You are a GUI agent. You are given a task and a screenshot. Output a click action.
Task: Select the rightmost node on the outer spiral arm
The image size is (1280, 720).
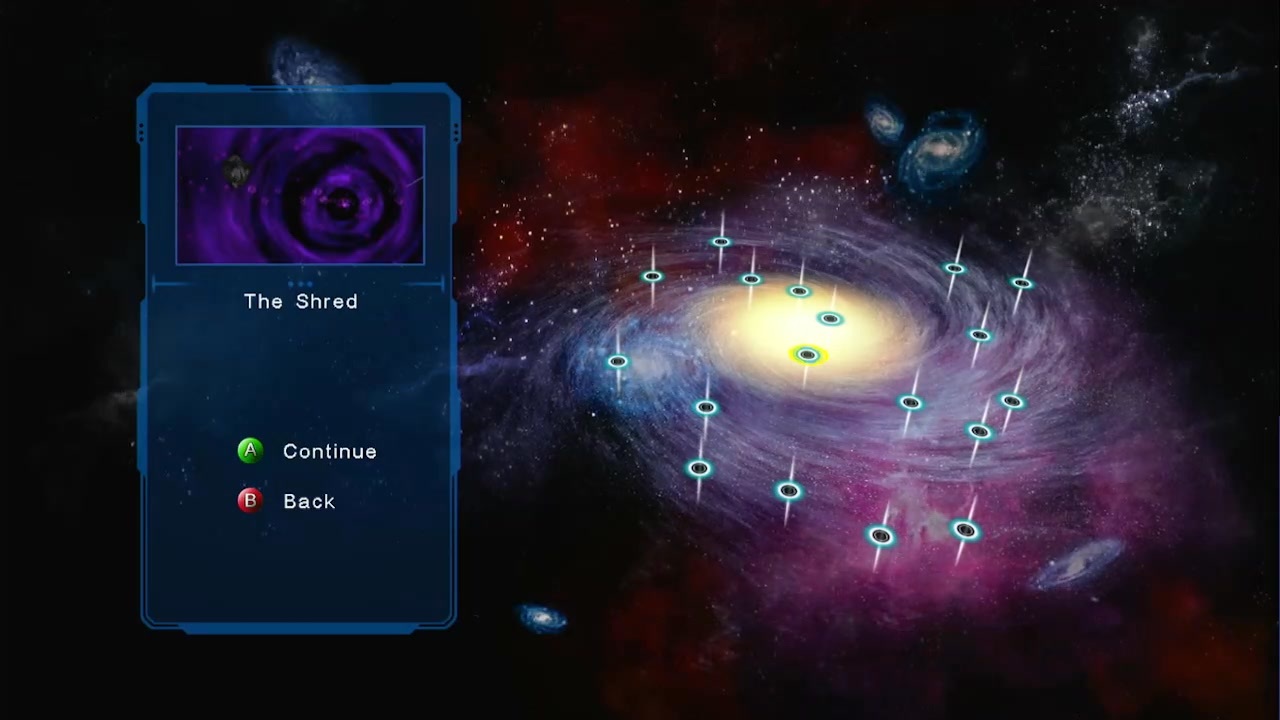pyautogui.click(x=1022, y=283)
